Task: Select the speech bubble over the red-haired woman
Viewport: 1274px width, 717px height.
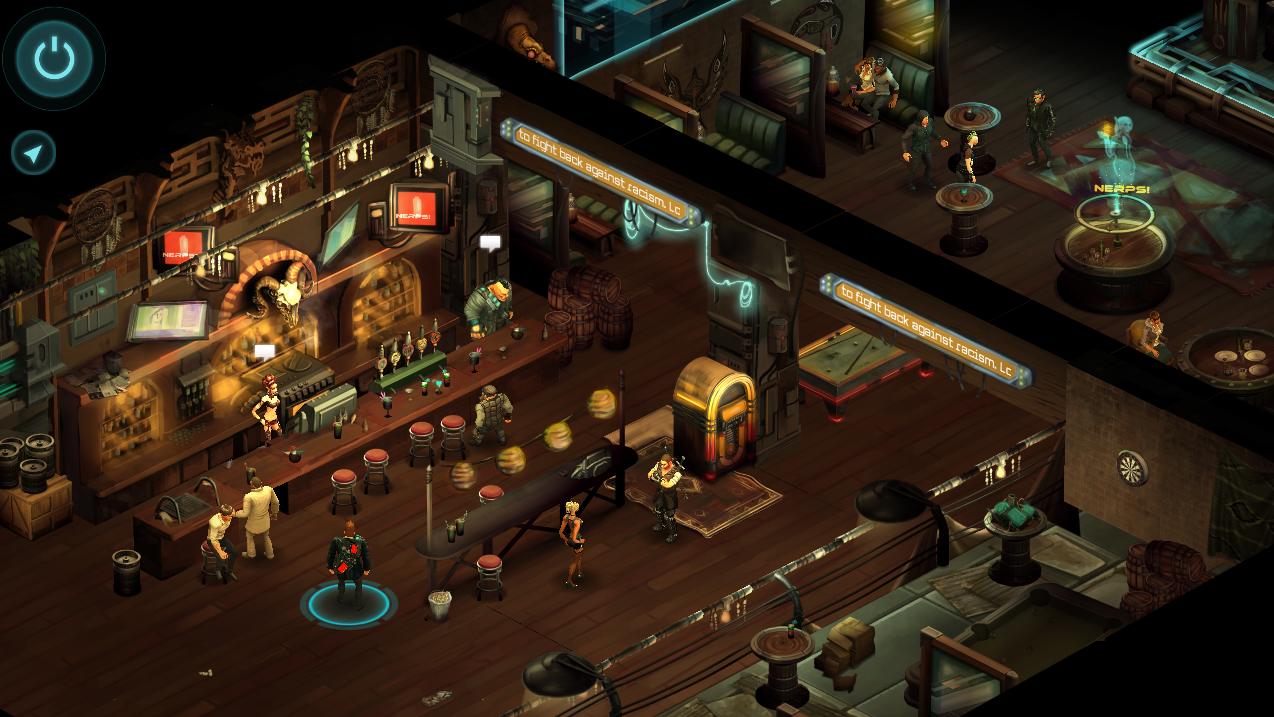Action: click(x=264, y=351)
